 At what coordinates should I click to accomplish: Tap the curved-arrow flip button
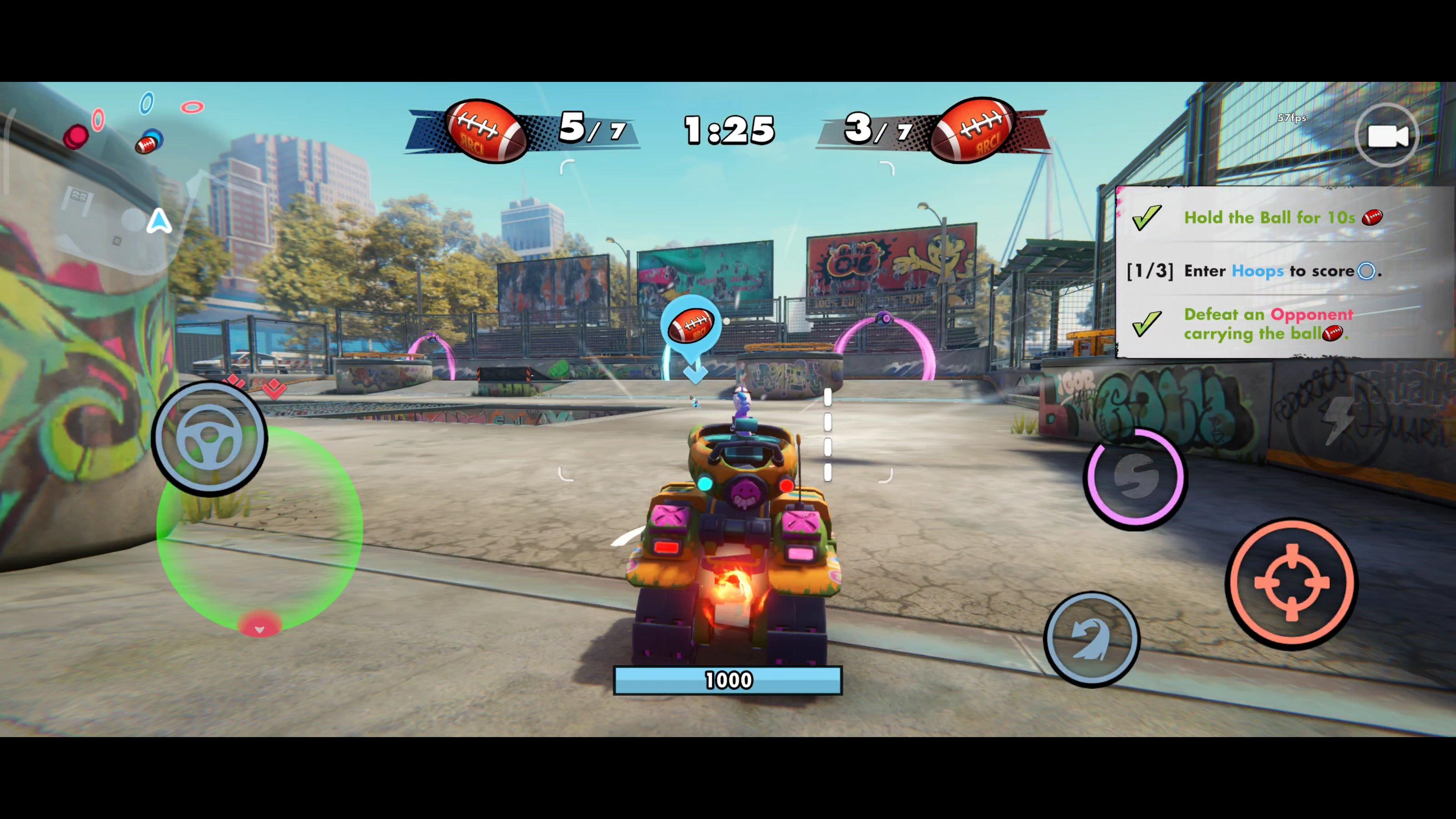click(x=1092, y=639)
